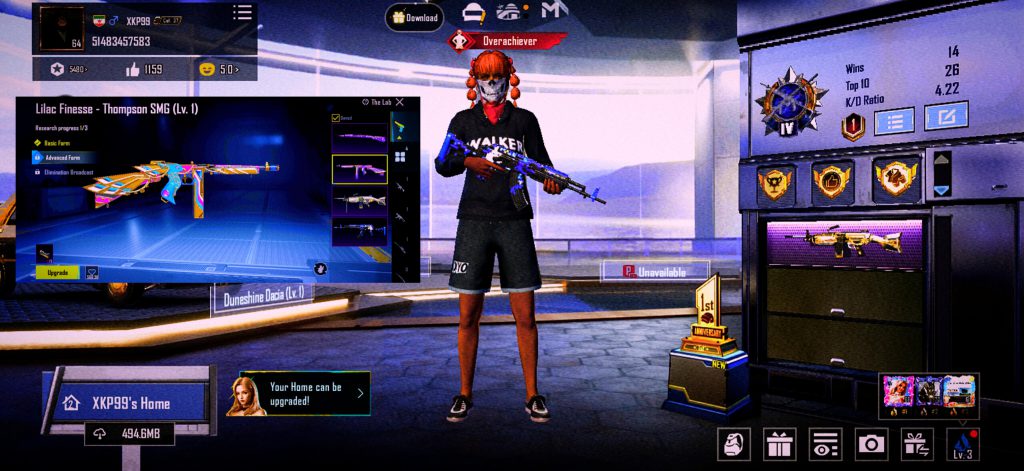Open the stats list button under K/D Ratio
Image resolution: width=1024 pixels, height=471 pixels.
click(x=895, y=121)
